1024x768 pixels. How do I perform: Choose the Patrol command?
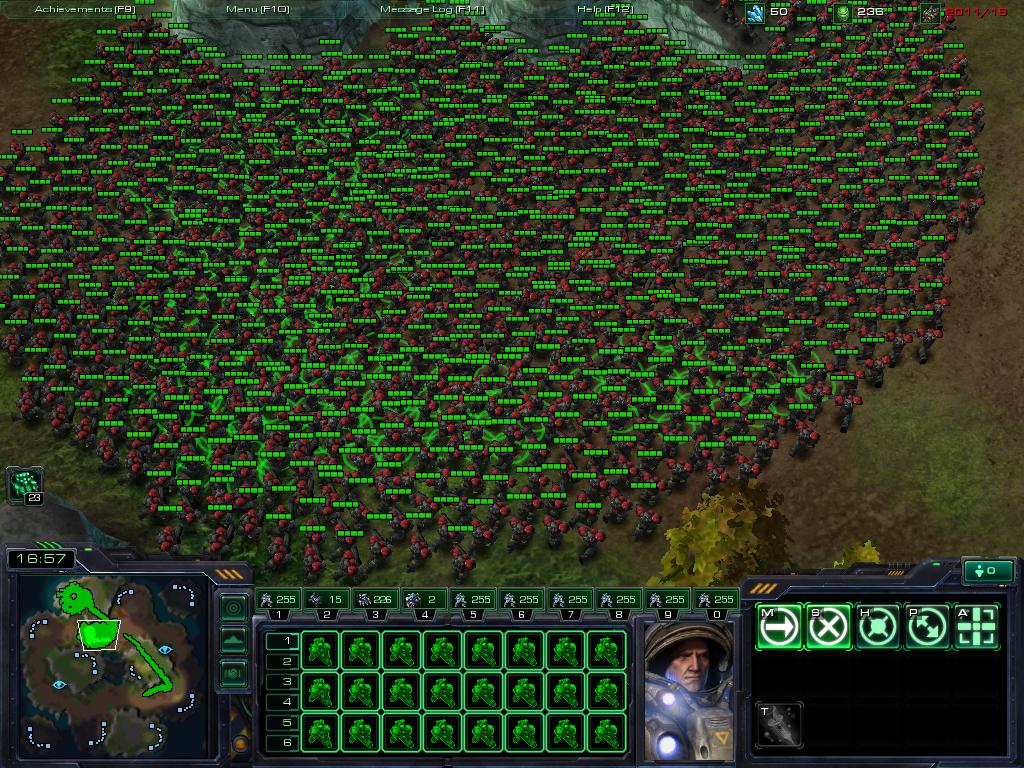926,627
